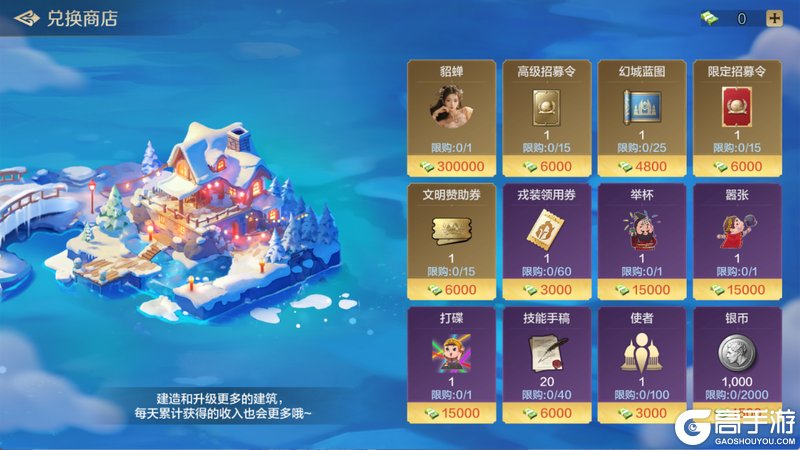Select the 打碟 emote item
The image size is (800, 450).
451,355
